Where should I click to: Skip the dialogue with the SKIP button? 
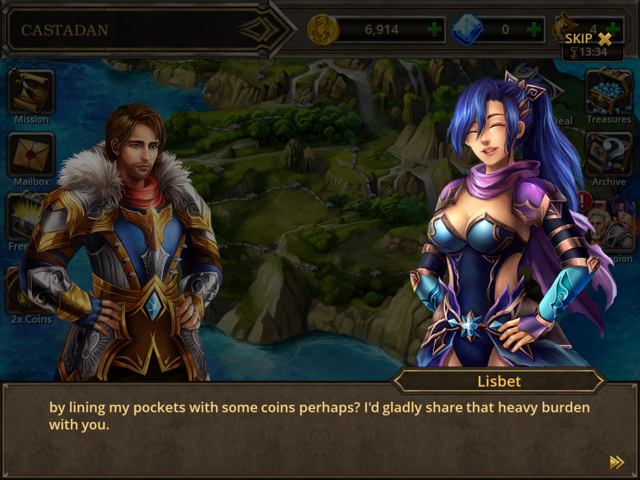pyautogui.click(x=588, y=38)
